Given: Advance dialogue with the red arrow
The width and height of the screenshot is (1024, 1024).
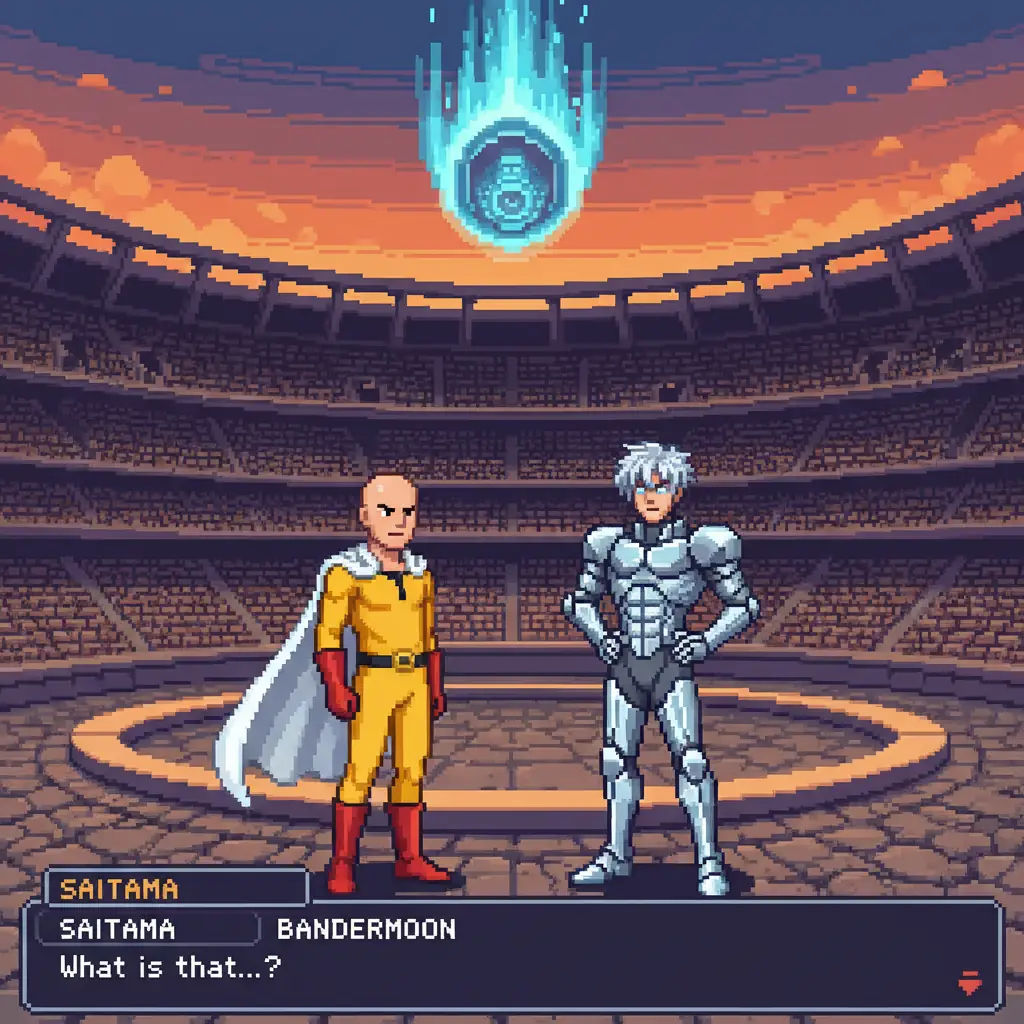Looking at the screenshot, I should tap(970, 982).
